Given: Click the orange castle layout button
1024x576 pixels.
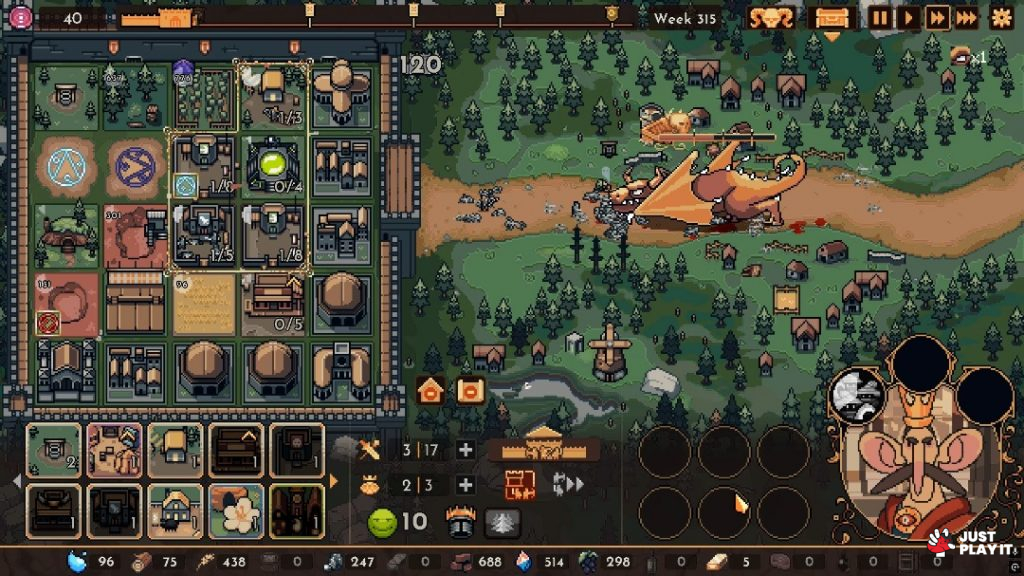Looking at the screenshot, I should [x=520, y=485].
